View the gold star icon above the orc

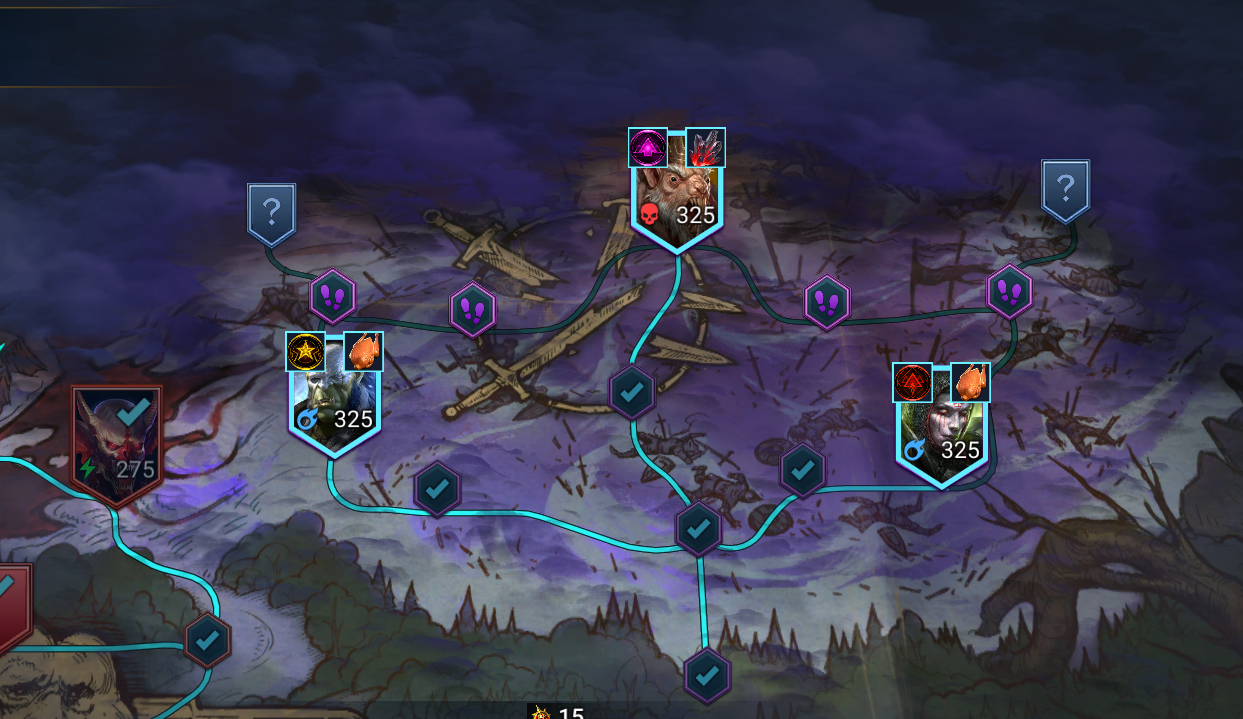click(x=305, y=352)
